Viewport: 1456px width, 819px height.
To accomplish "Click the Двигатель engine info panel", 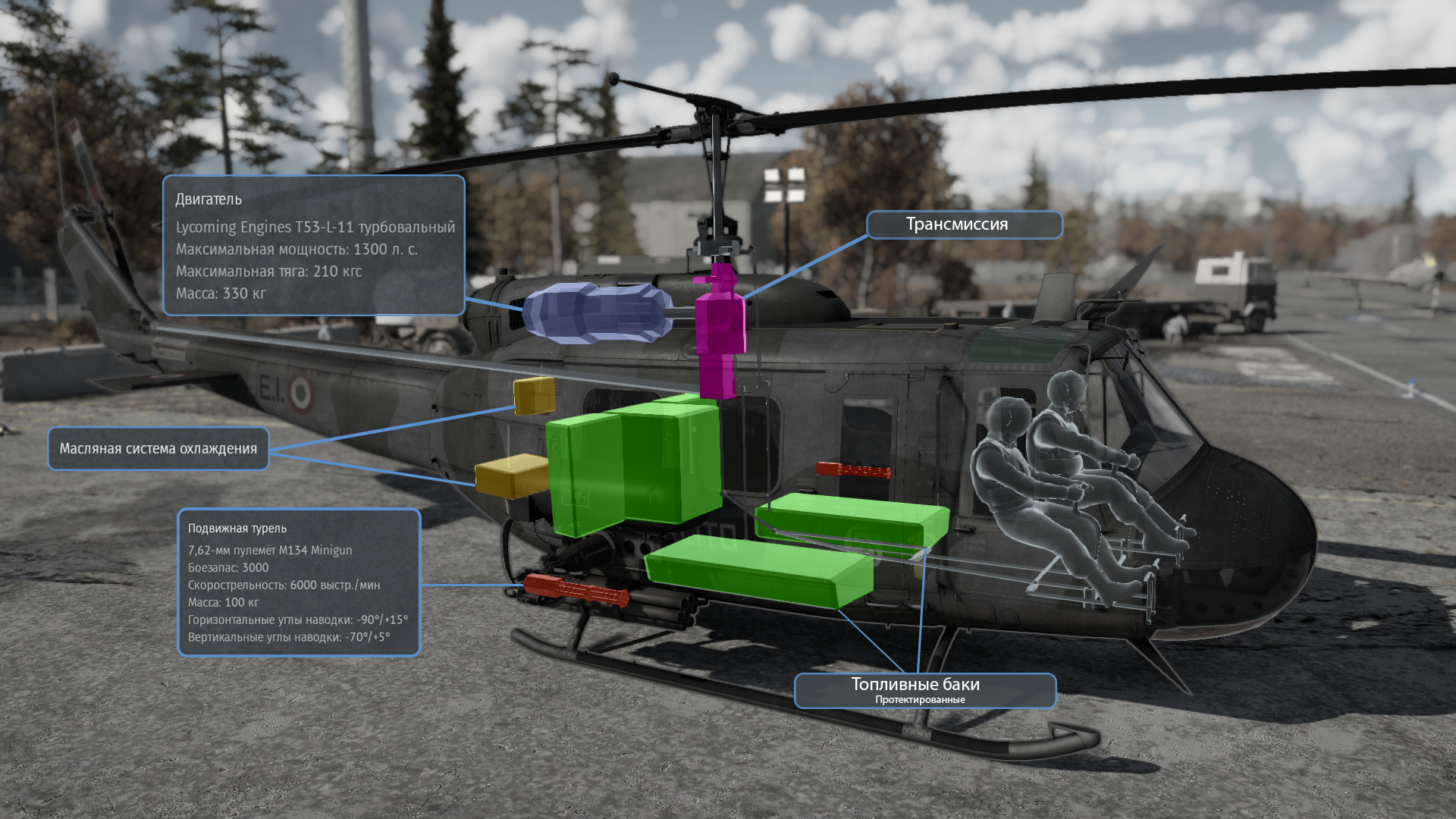I will coord(313,245).
